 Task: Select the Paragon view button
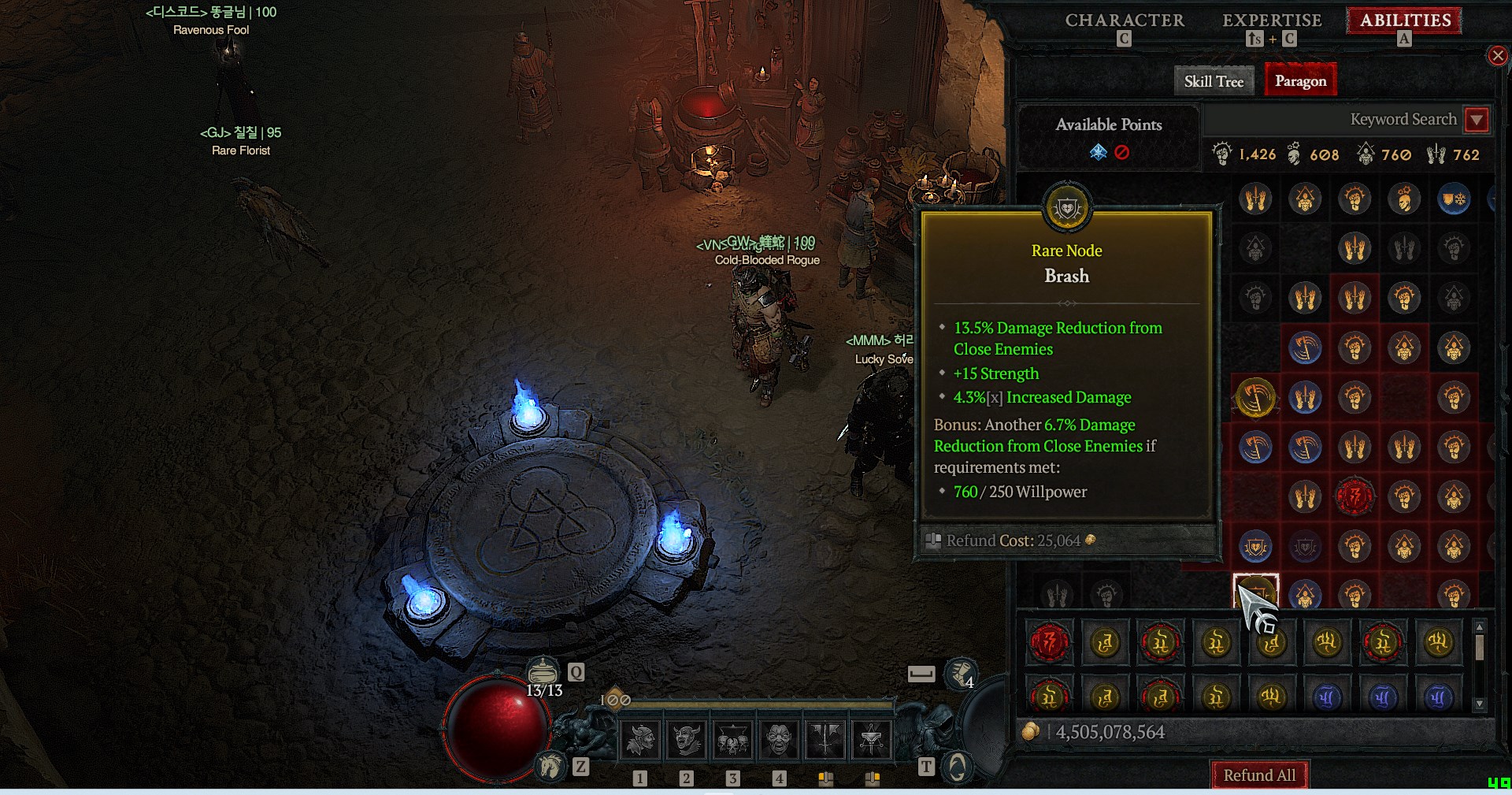(1300, 81)
